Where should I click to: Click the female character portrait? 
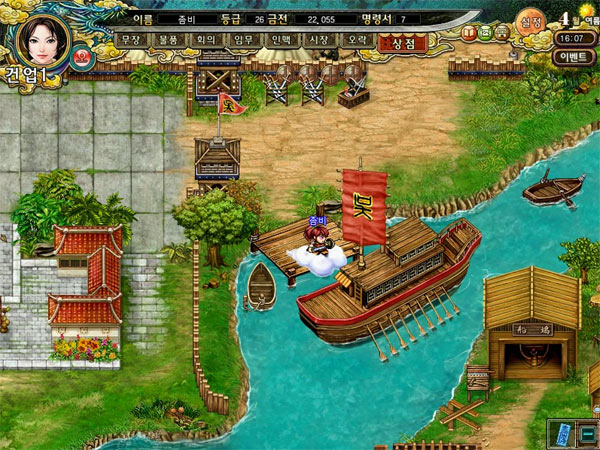click(x=42, y=38)
